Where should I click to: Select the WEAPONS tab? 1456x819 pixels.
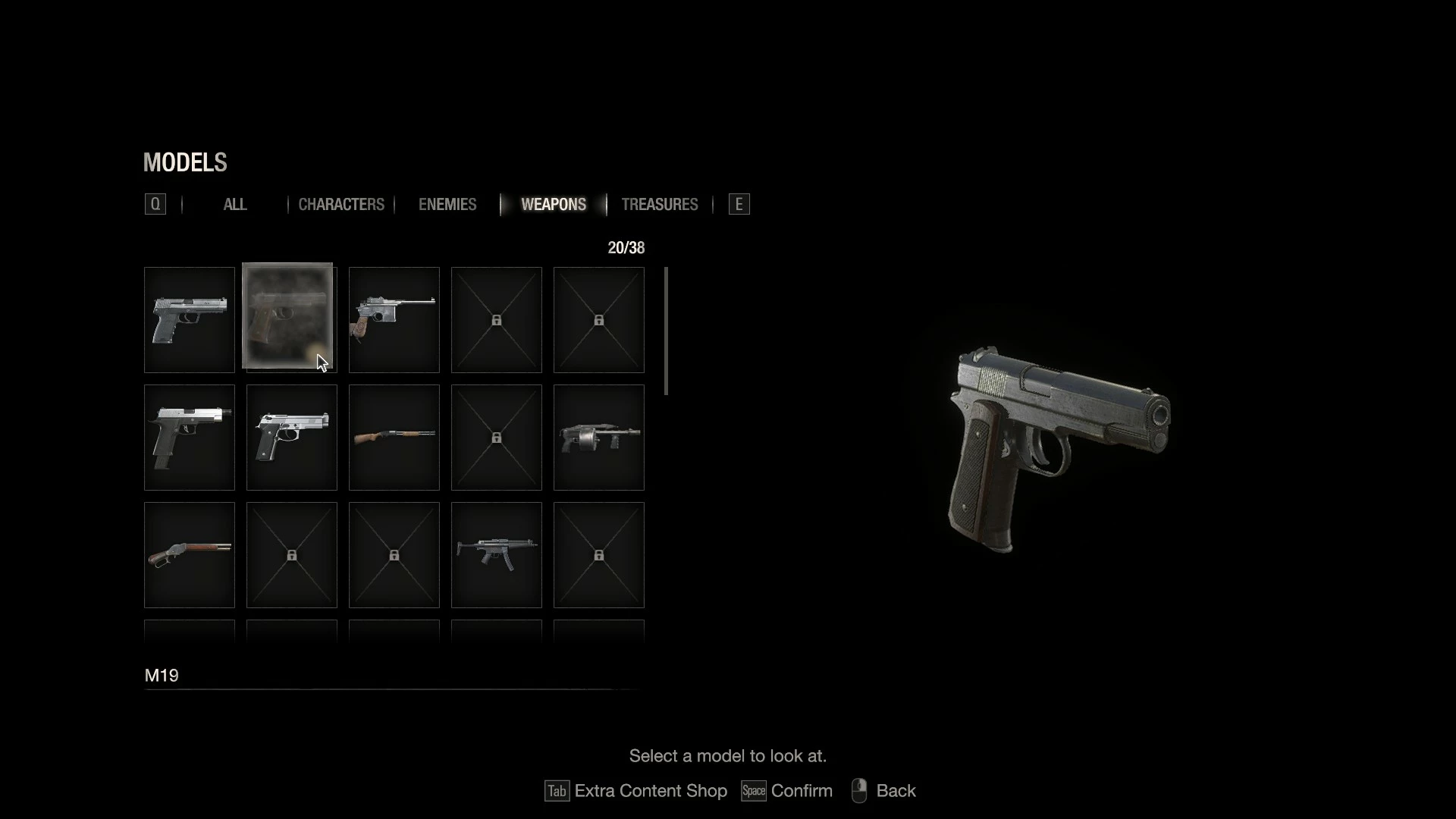(554, 205)
